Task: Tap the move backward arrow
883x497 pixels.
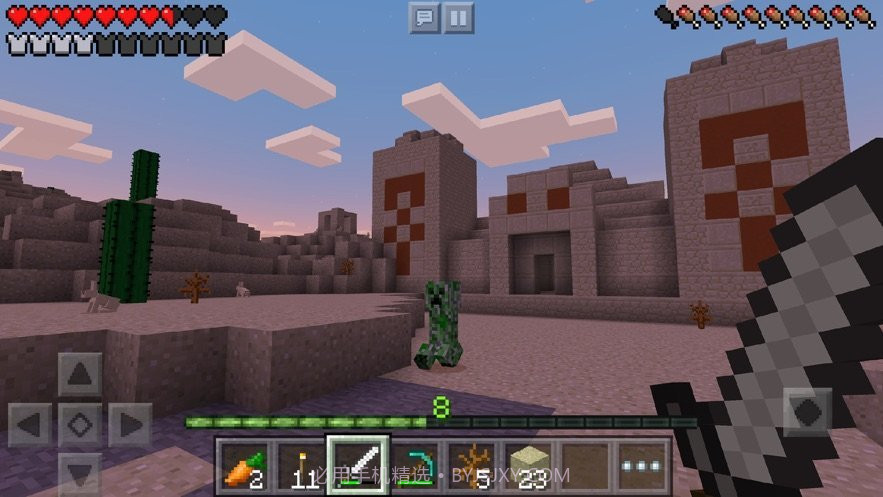Action: click(79, 472)
